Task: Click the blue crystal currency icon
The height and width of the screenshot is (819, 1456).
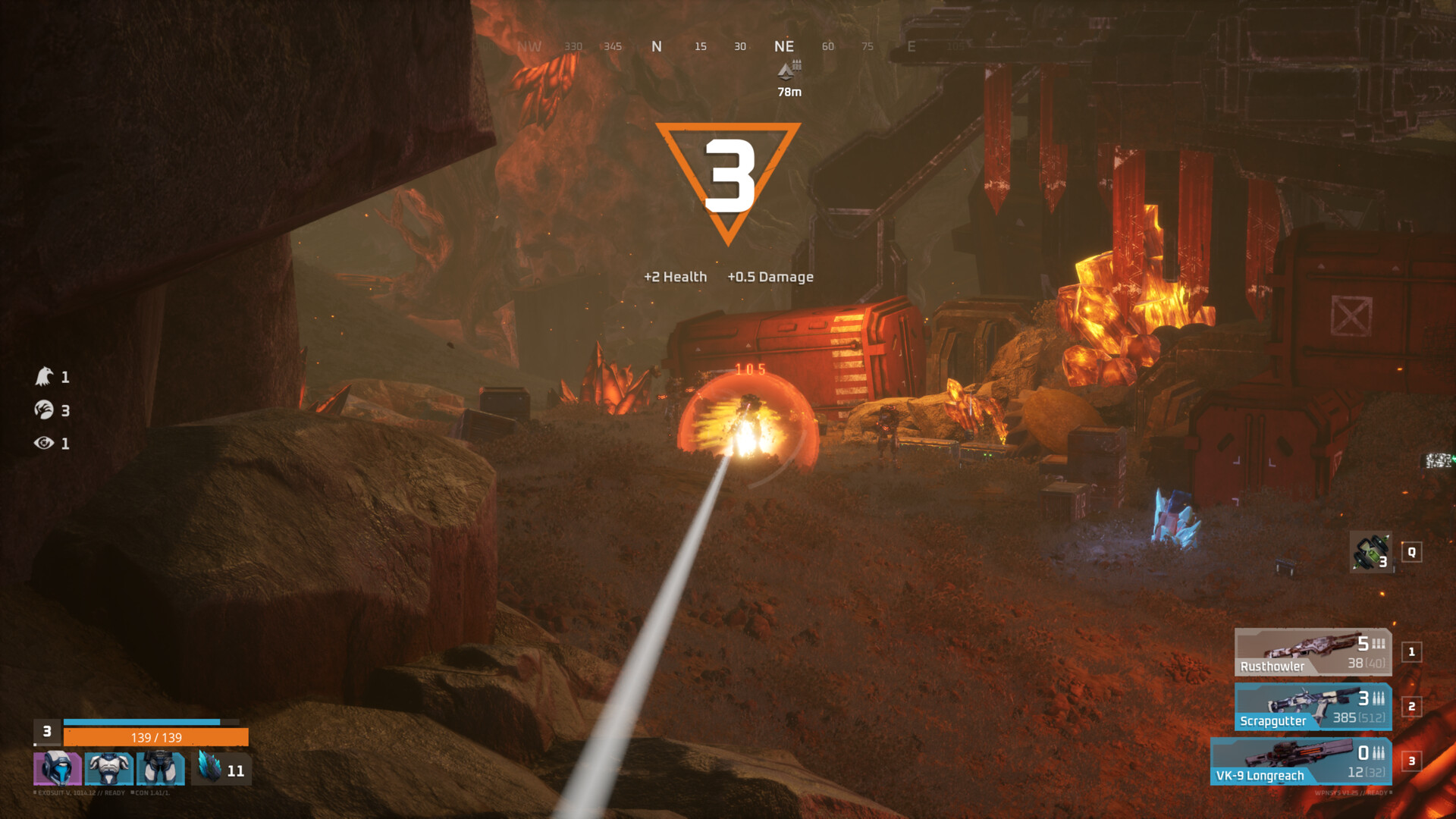Action: (209, 766)
